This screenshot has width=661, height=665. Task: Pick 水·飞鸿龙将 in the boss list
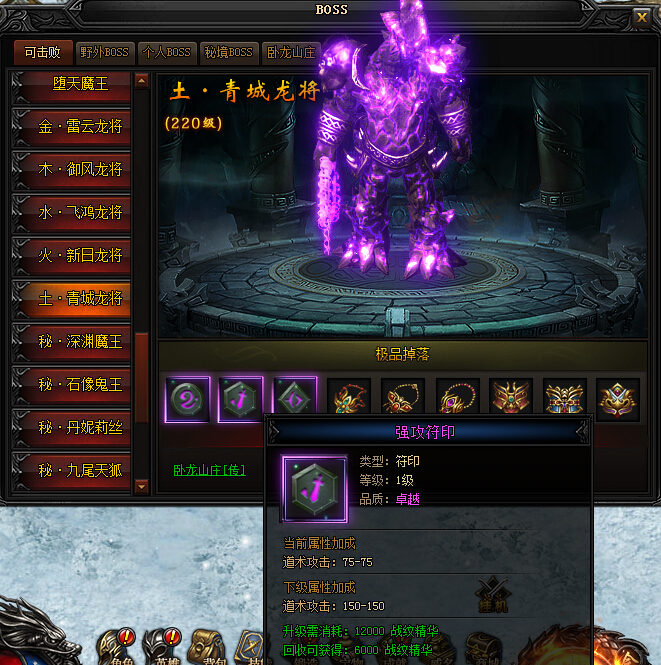pyautogui.click(x=73, y=213)
